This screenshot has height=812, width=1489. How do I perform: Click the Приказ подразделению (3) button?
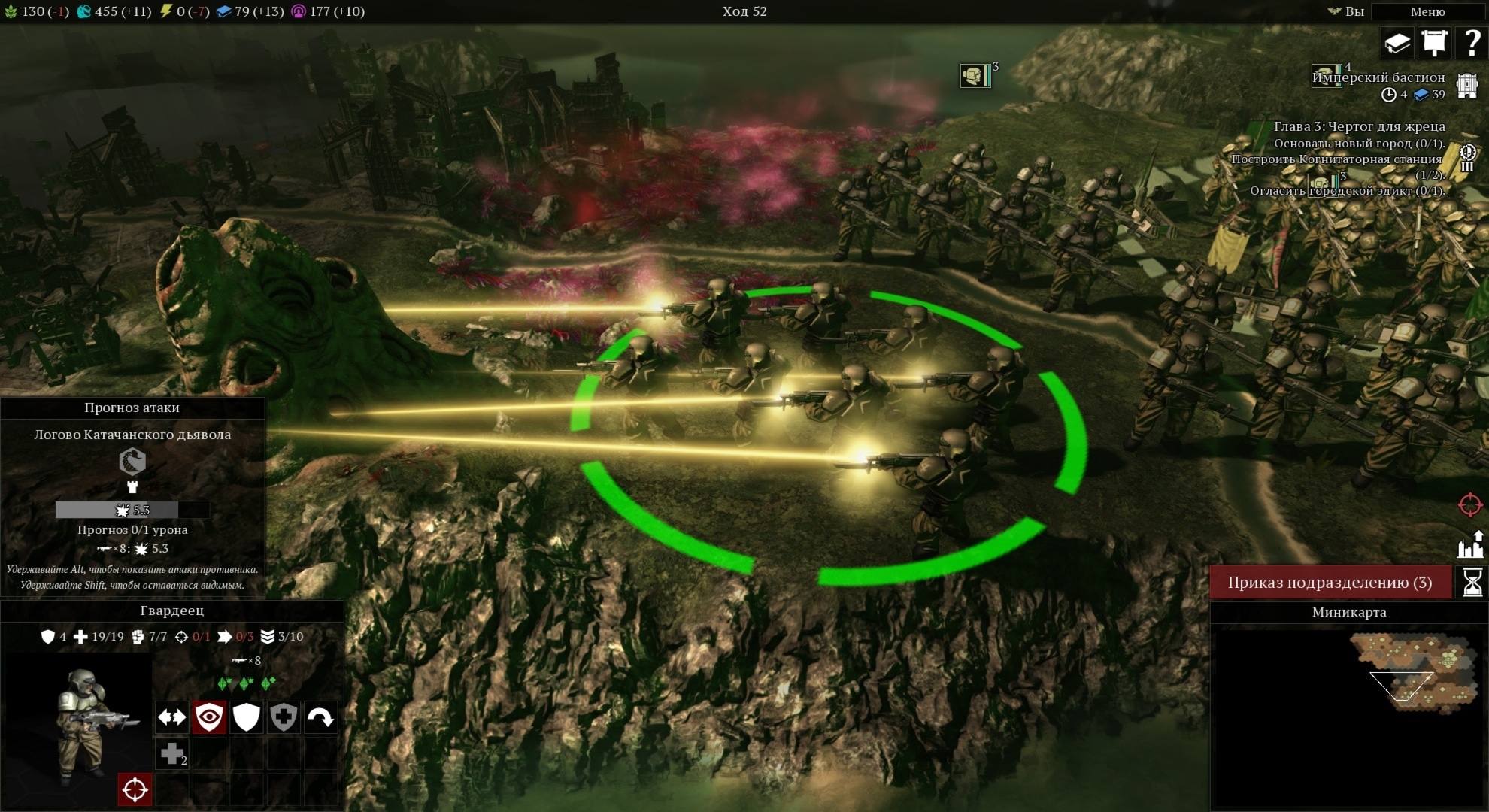coord(1330,583)
